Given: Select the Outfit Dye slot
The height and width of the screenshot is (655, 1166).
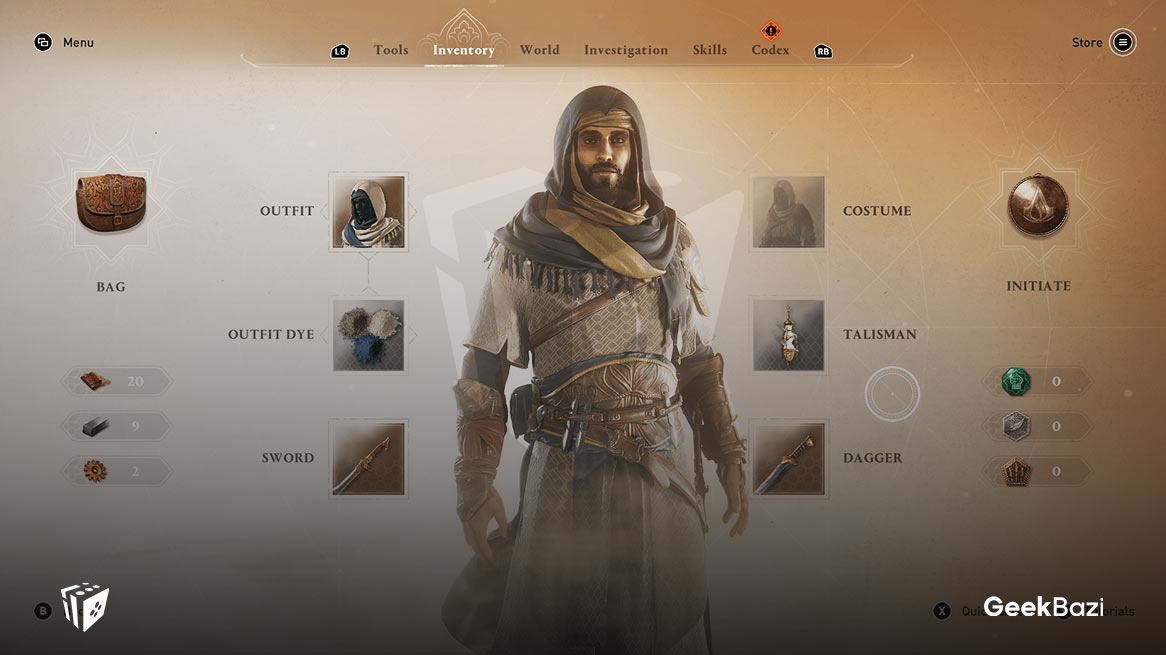Looking at the screenshot, I should coord(369,335).
